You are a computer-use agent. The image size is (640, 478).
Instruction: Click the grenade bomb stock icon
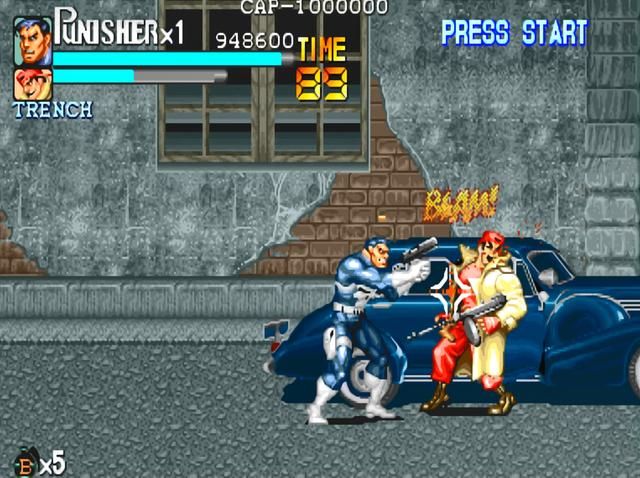point(24,463)
